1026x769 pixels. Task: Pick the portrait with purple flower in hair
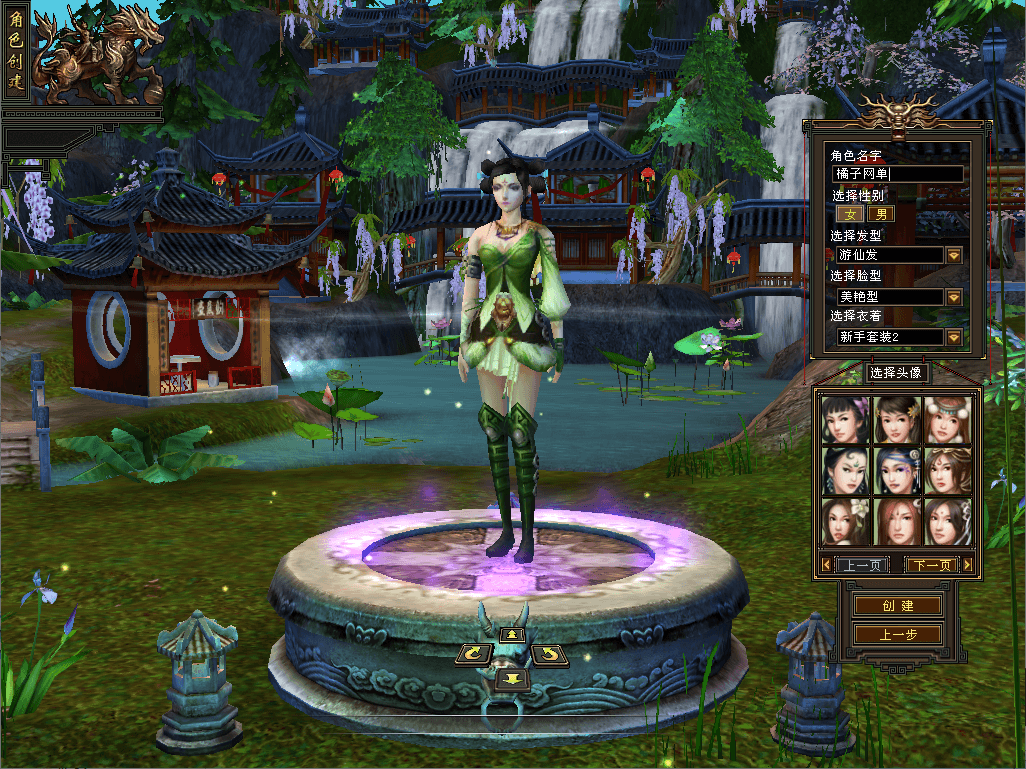coord(845,420)
